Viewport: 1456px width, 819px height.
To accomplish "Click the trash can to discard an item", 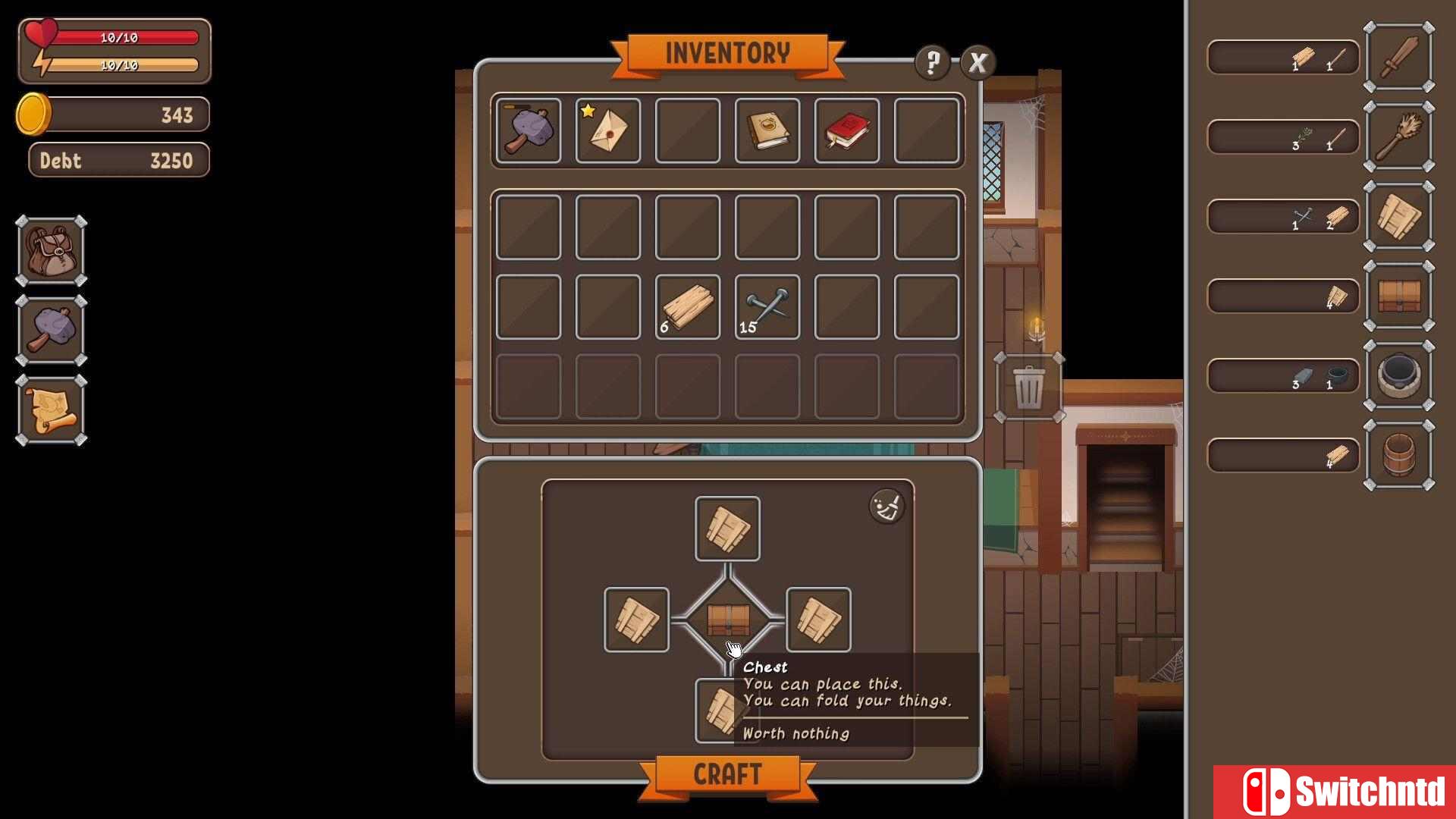I will pos(1029,388).
